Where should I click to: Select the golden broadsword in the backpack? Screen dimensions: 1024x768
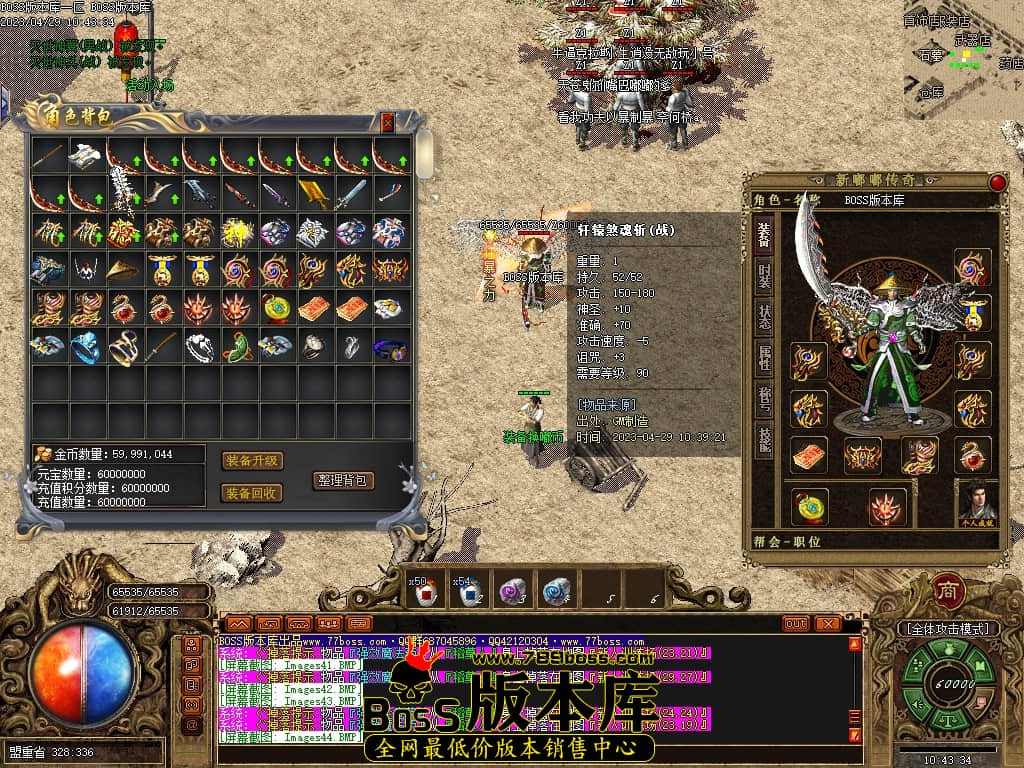click(315, 194)
